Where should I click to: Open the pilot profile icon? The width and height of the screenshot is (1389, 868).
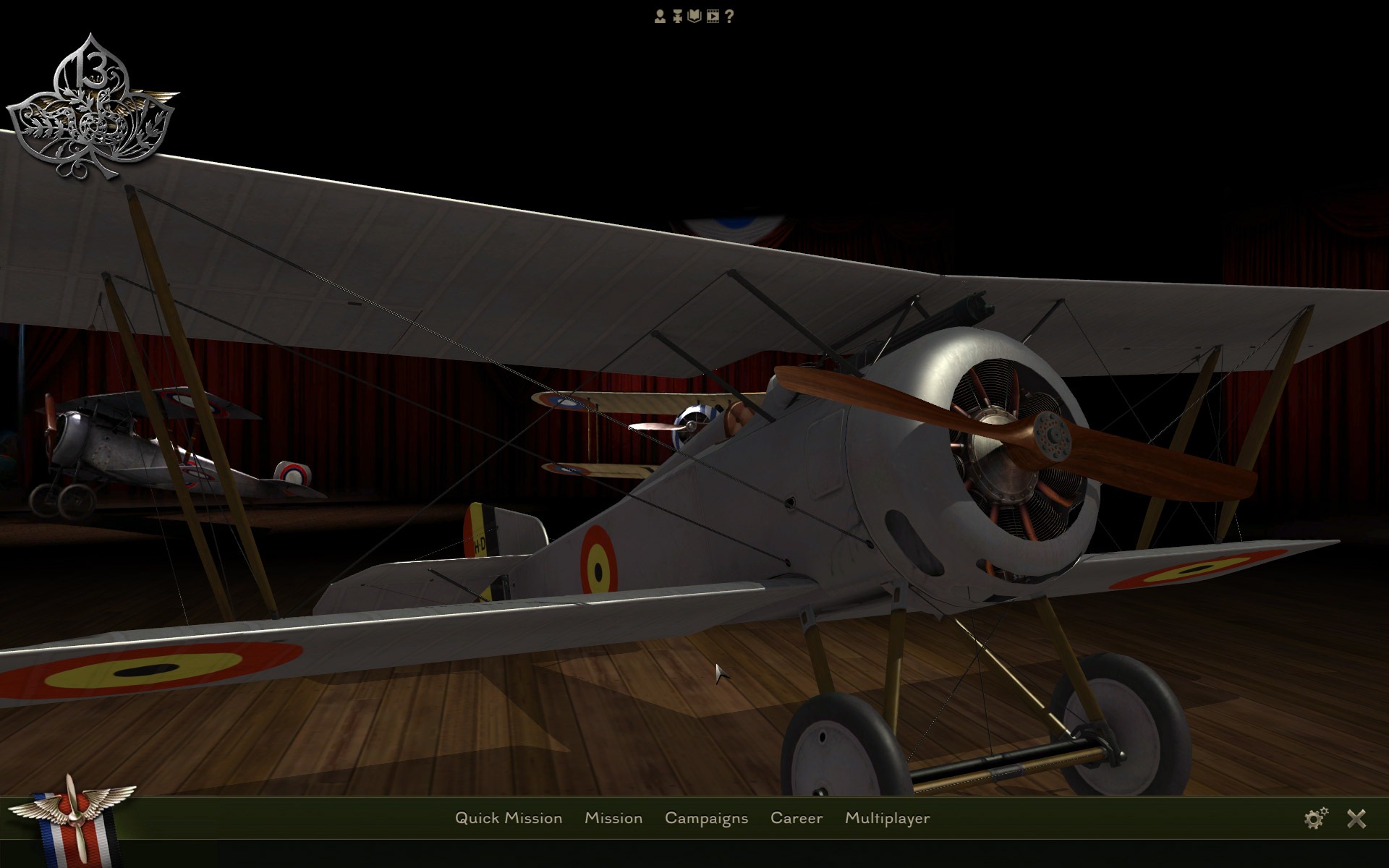(x=660, y=16)
